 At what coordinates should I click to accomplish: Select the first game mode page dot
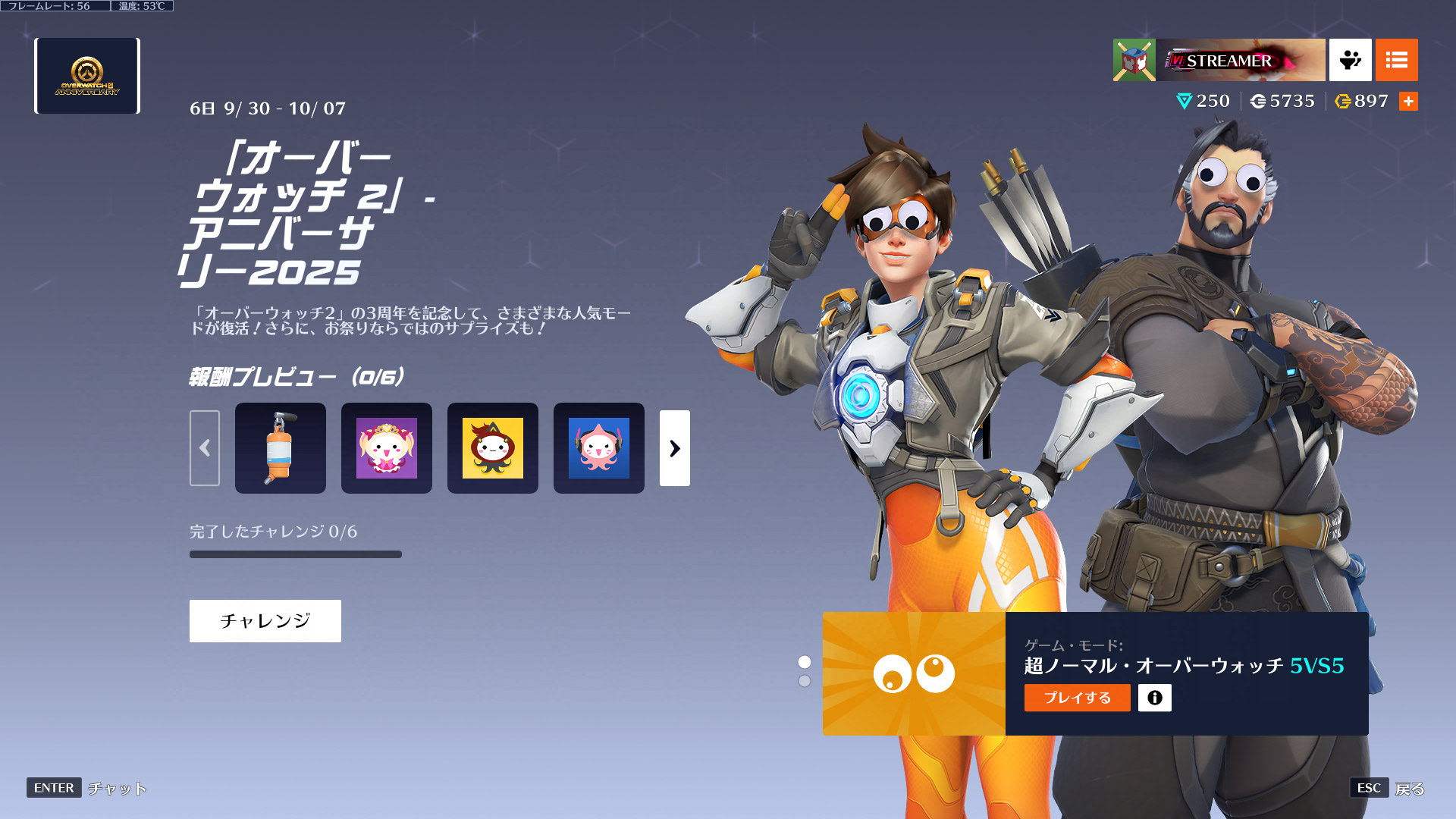[x=805, y=662]
